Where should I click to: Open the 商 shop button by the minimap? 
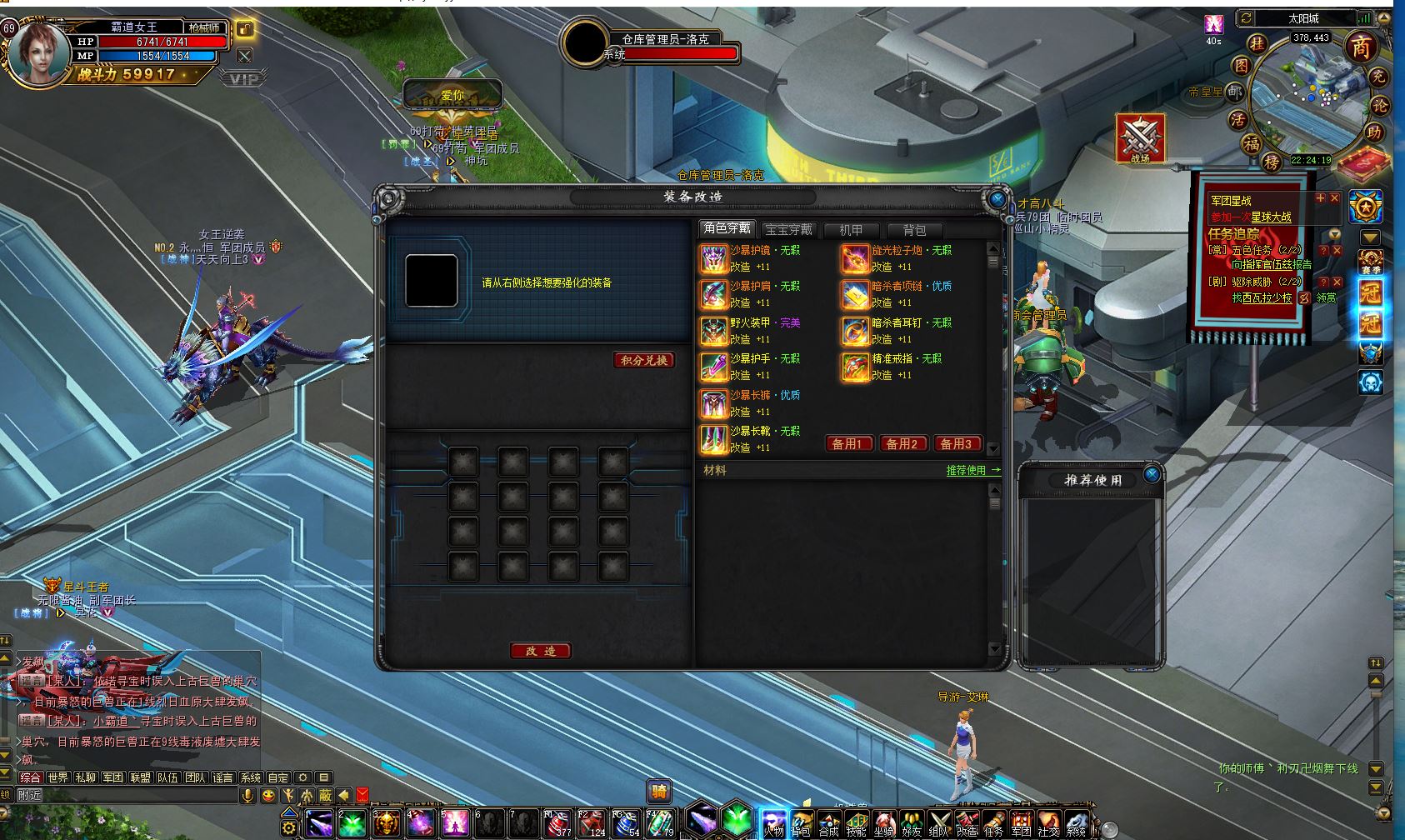1361,47
